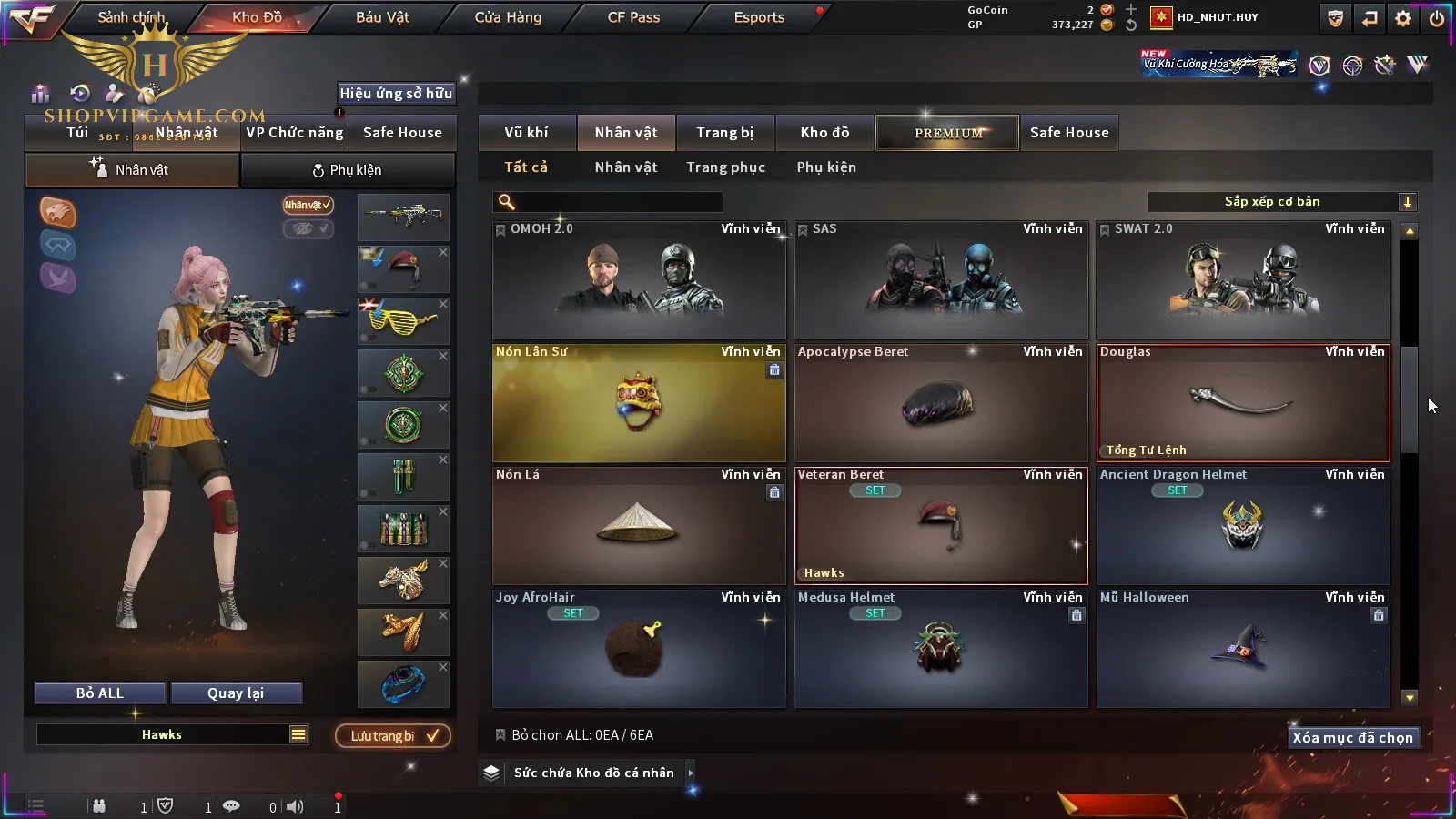Select the Nón Lá conical hat

click(x=639, y=526)
